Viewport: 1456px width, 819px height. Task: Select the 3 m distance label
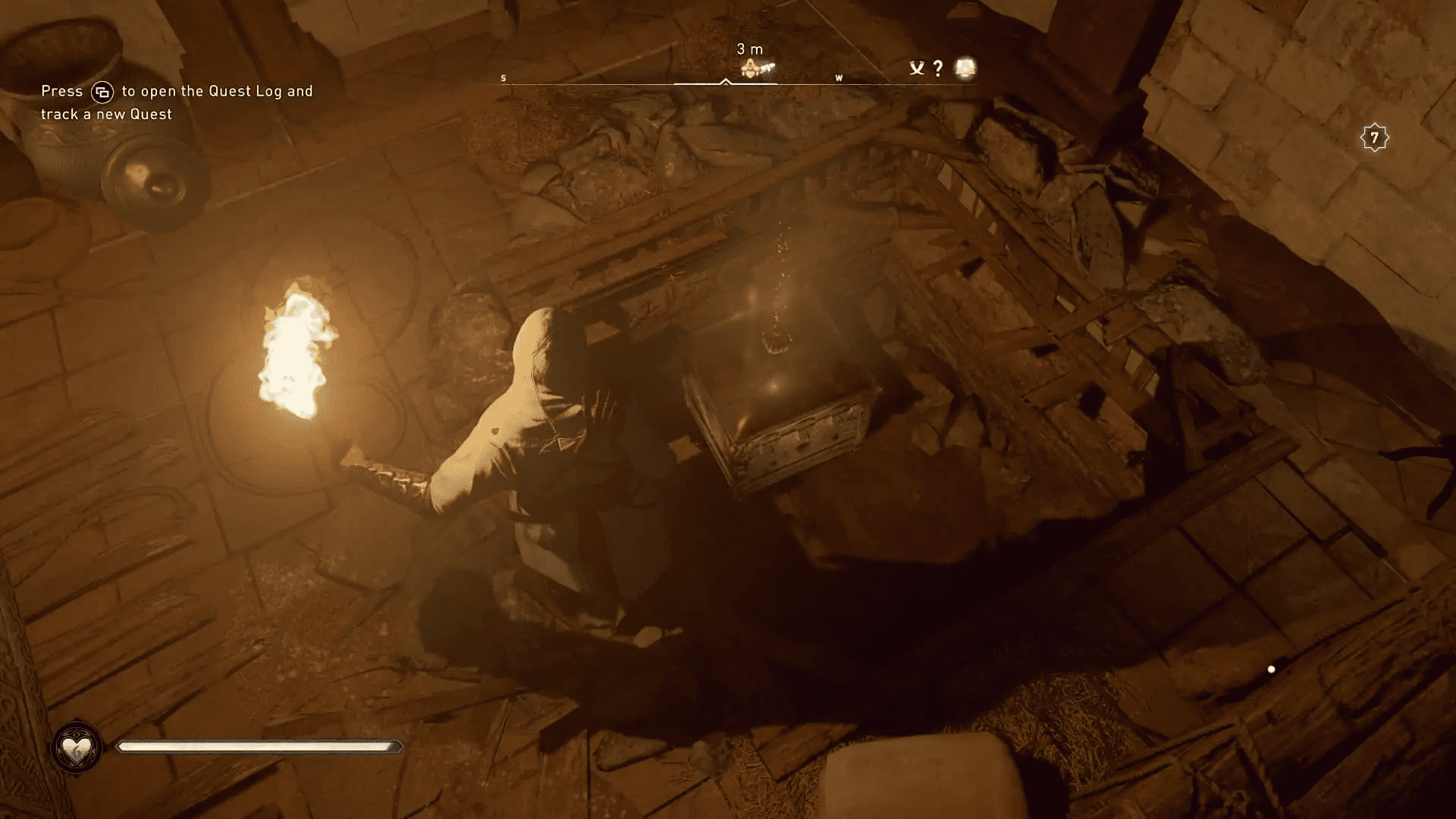coord(749,48)
